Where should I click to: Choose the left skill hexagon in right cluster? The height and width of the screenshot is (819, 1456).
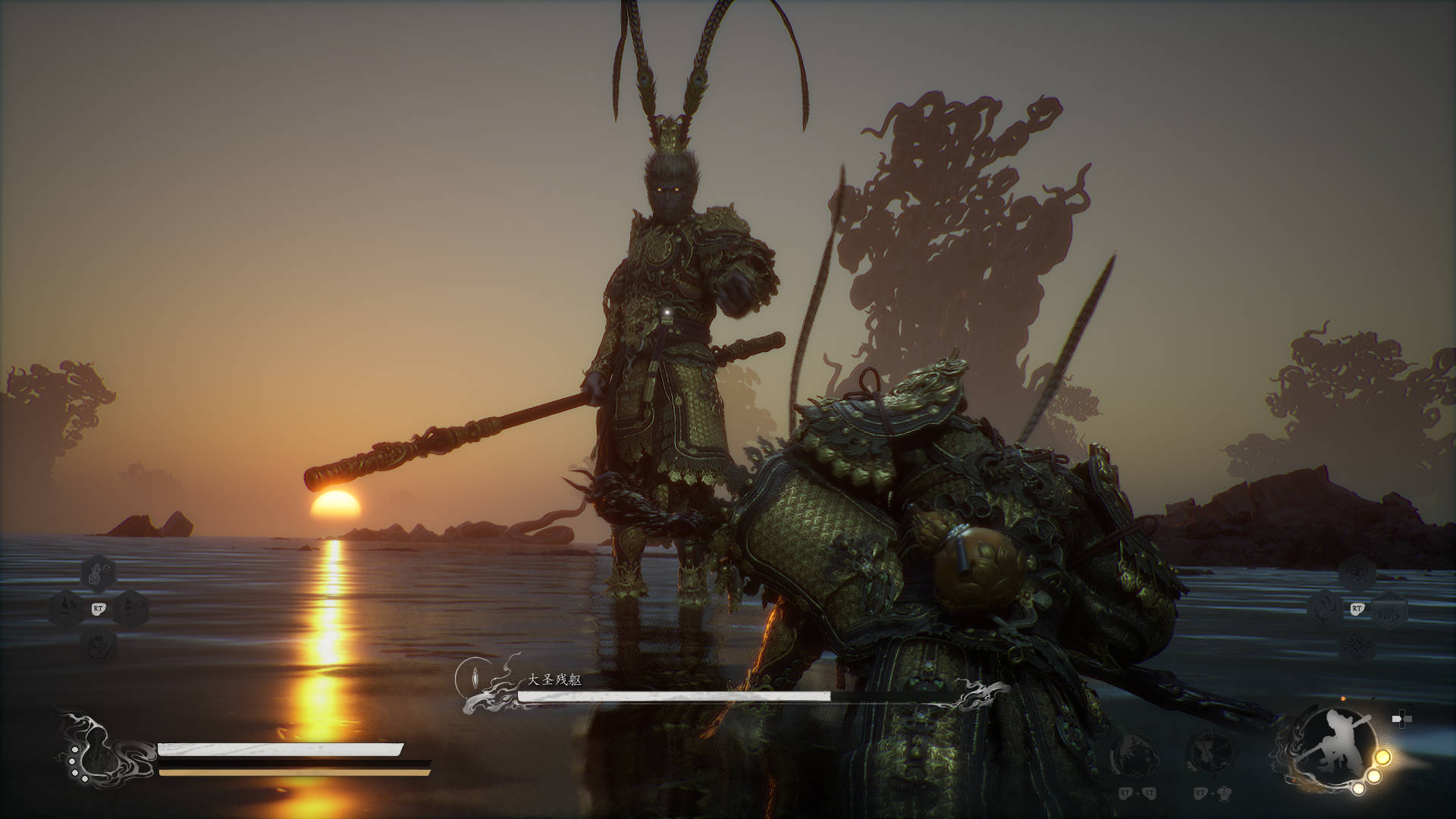point(1325,608)
